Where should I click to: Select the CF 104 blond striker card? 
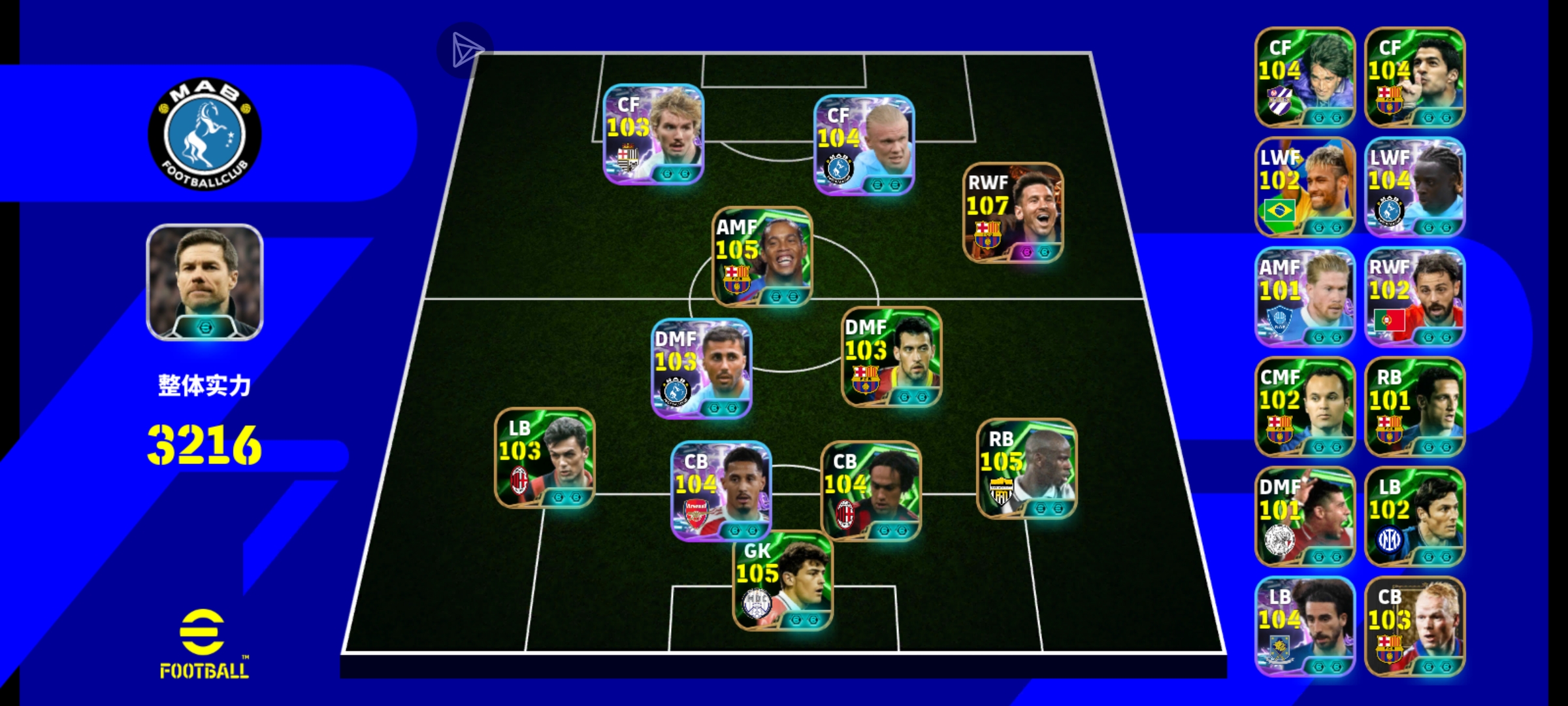pyautogui.click(x=863, y=145)
